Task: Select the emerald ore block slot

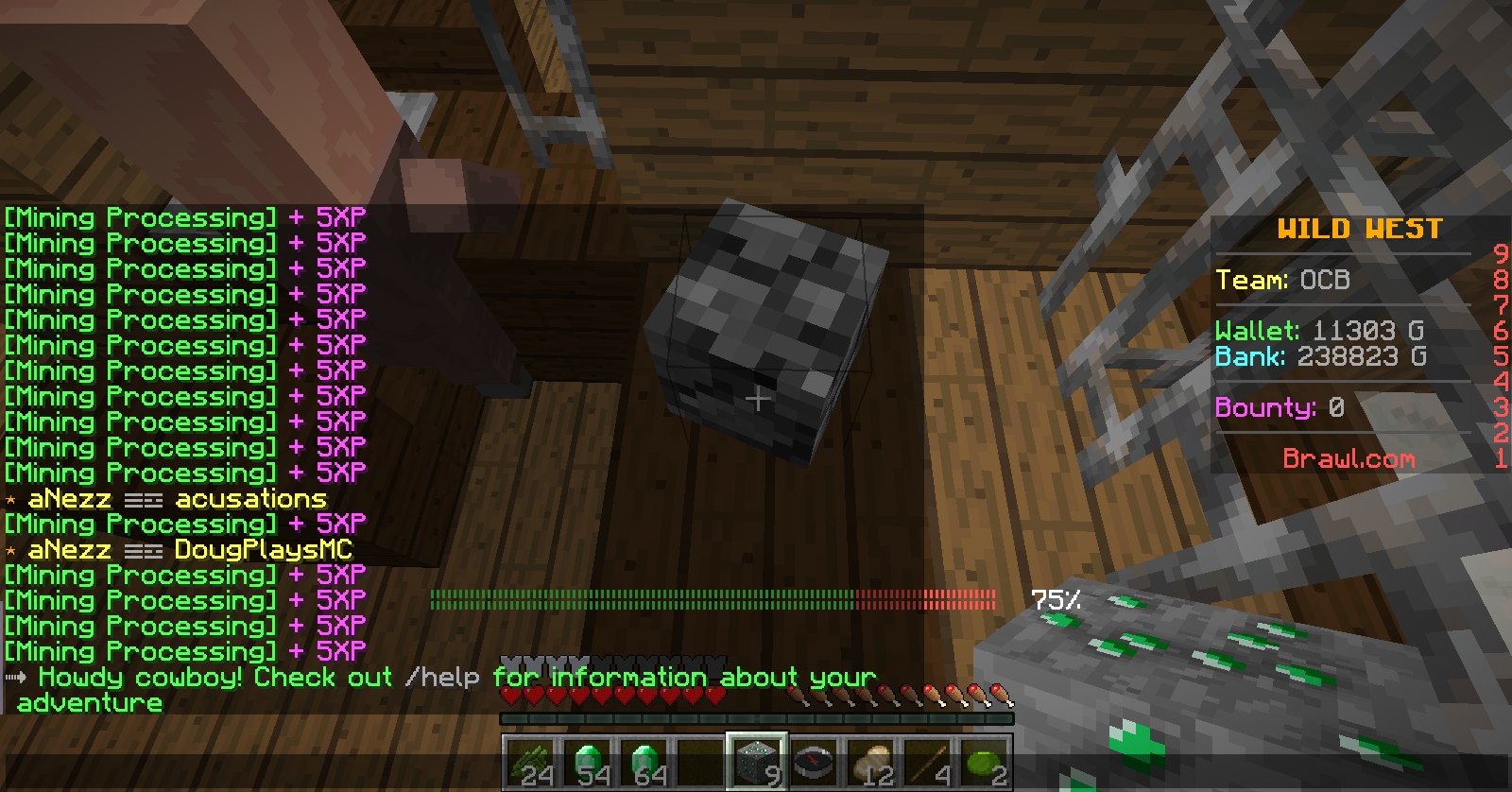Action: click(756, 762)
